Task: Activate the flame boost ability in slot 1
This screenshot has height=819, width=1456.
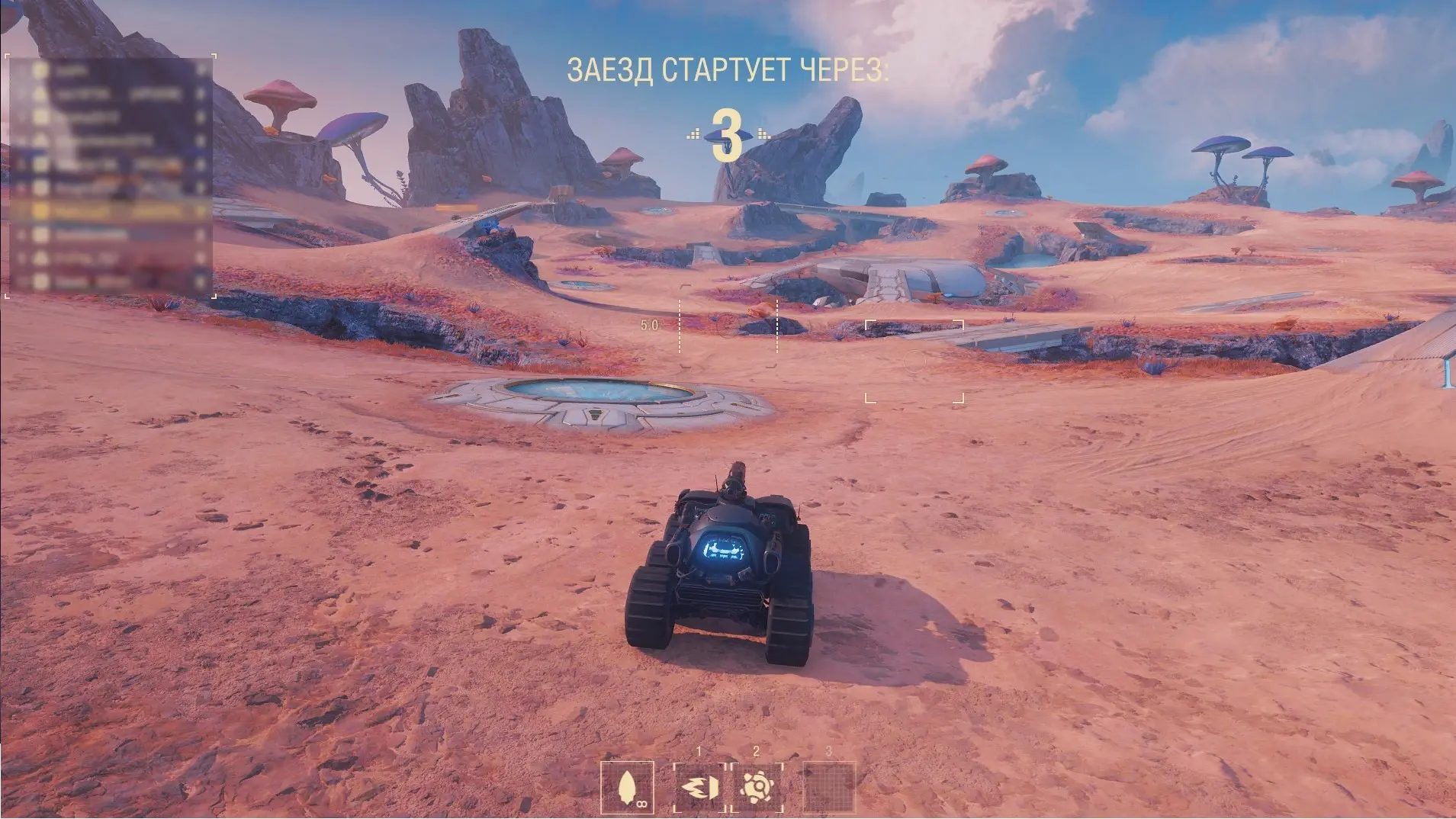Action: [699, 787]
